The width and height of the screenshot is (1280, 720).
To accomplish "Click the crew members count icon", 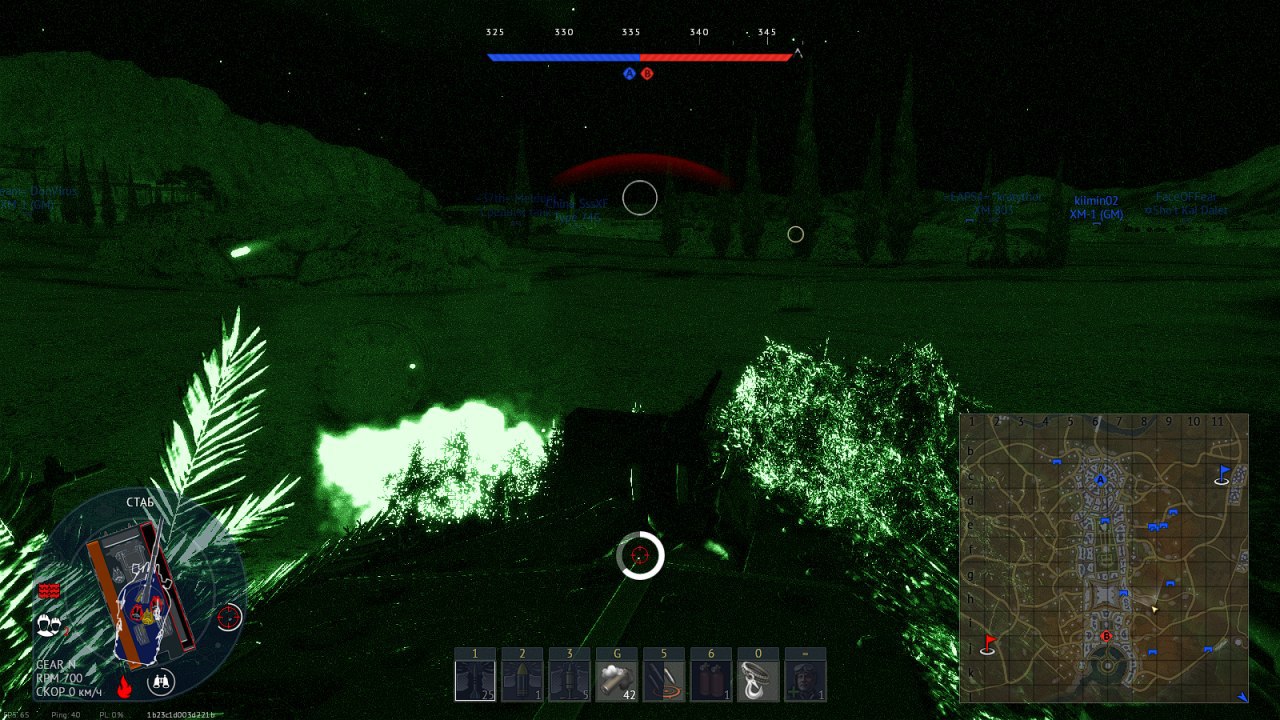I will point(47,626).
